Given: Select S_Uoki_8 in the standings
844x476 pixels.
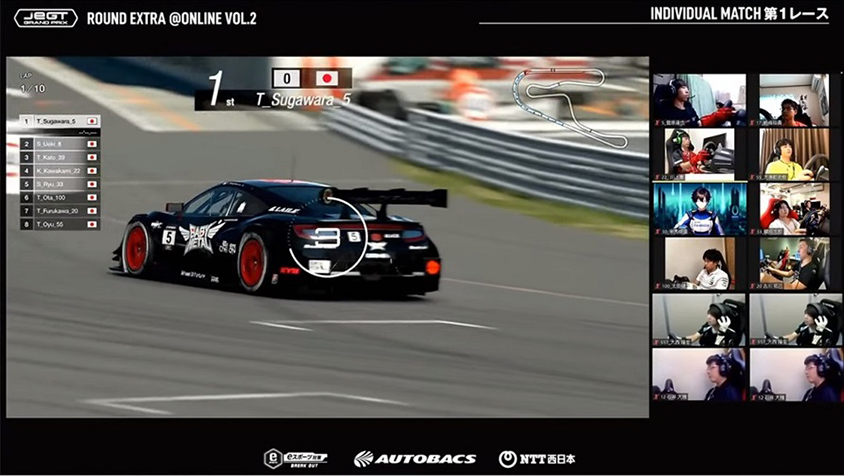Looking at the screenshot, I should (x=60, y=144).
